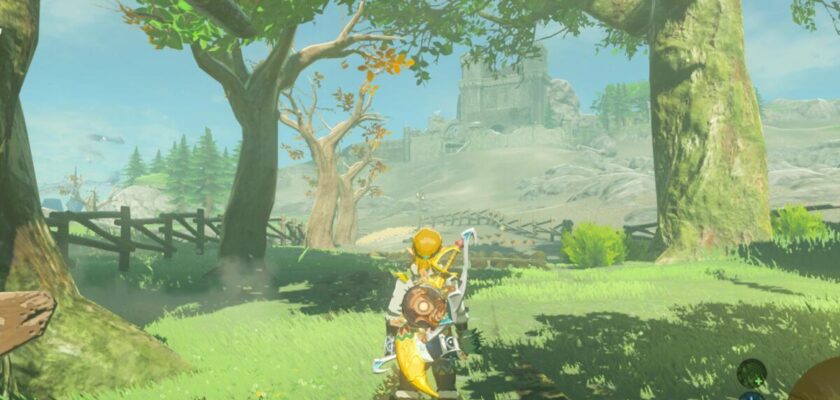Click the round ability icon with green sparkle
This screenshot has height=400, width=840.
click(752, 375)
